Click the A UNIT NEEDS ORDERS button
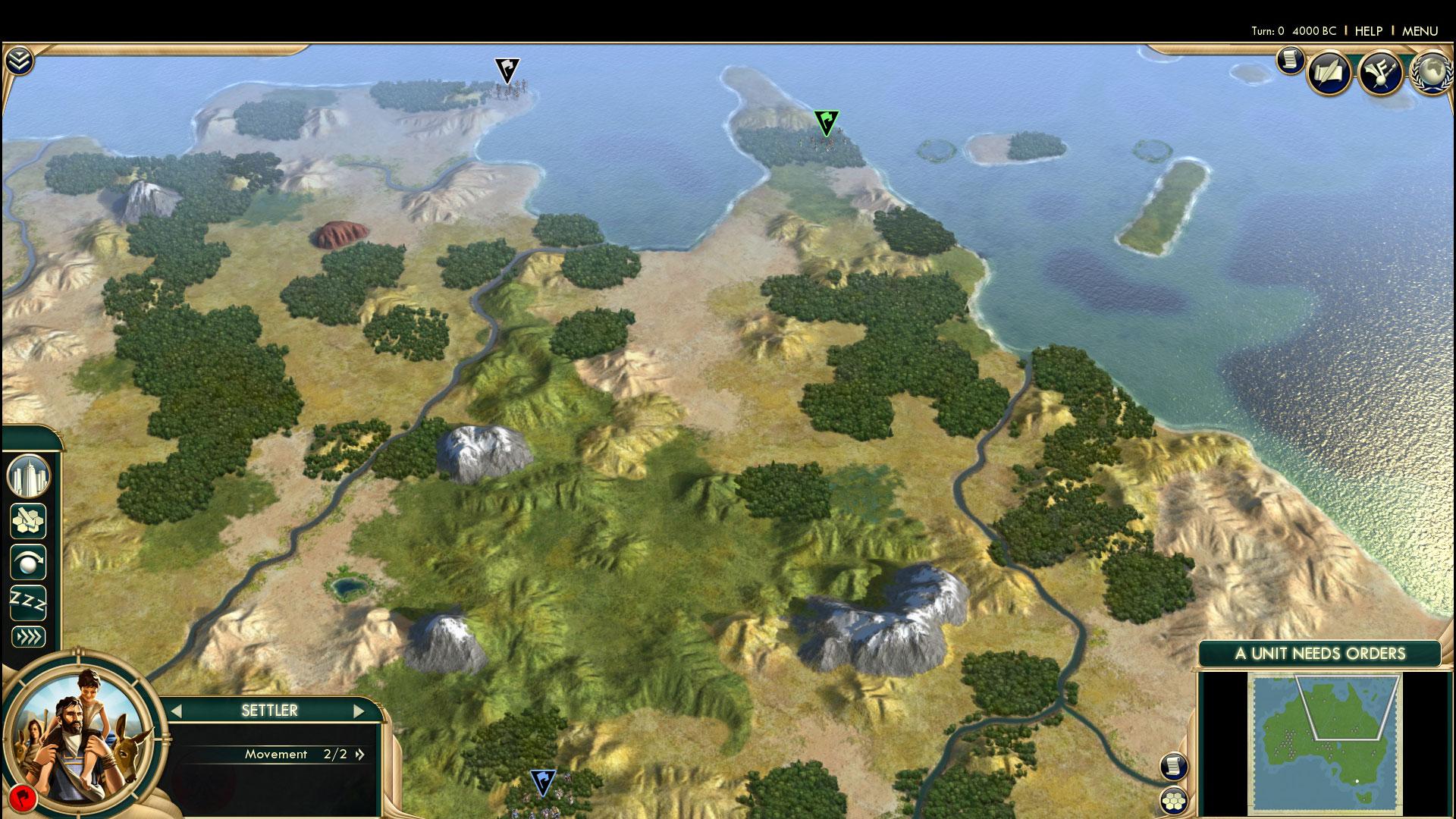Viewport: 1456px width, 819px height. coord(1319,654)
